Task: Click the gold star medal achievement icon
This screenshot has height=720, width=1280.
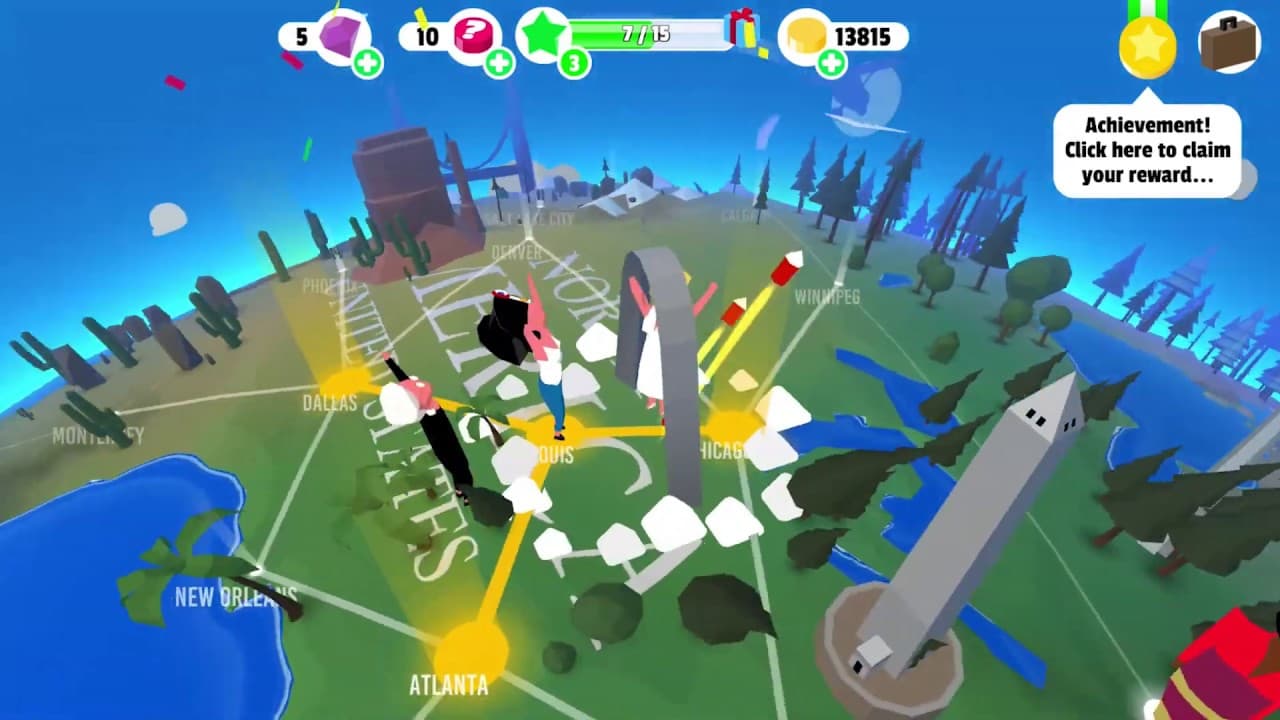Action: click(x=1148, y=44)
